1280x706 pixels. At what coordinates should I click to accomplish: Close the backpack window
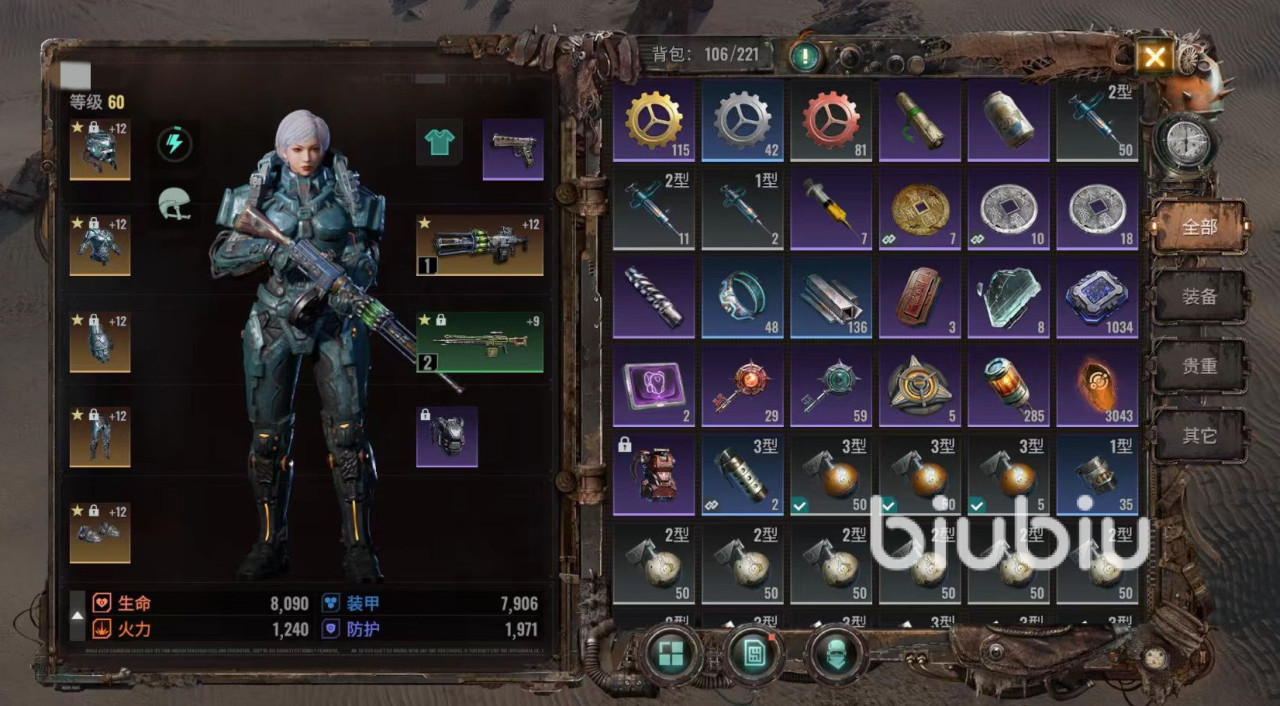1154,57
